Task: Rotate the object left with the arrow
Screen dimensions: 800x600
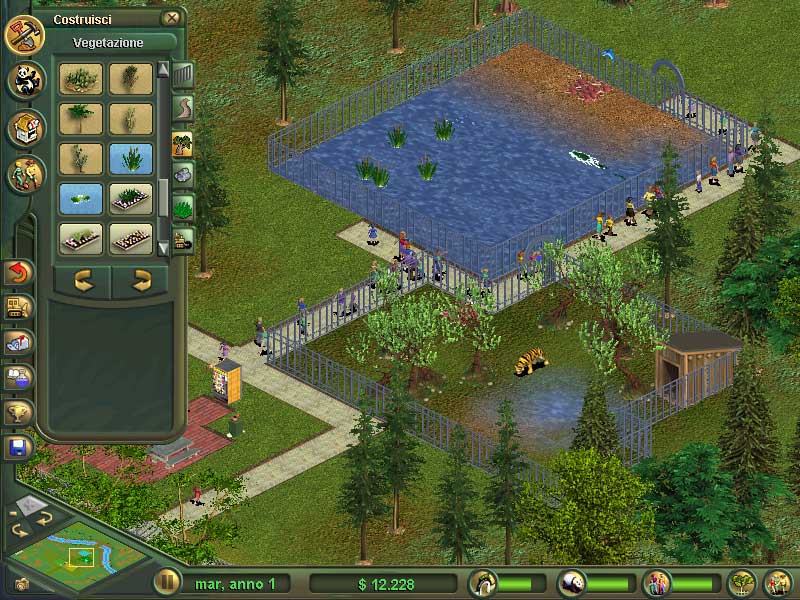Action: (x=83, y=281)
